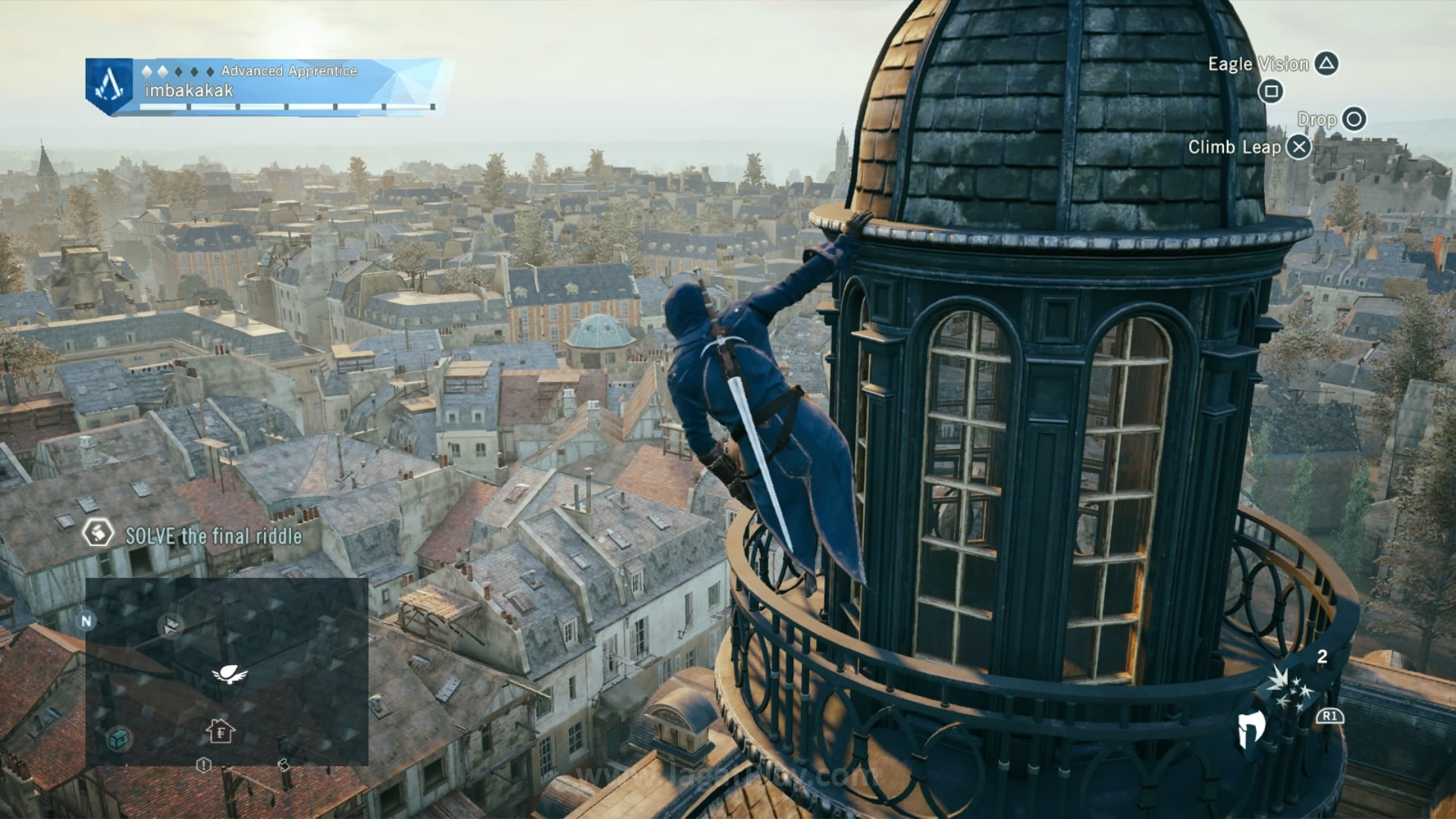Click the café house icon with F on minimap
Viewport: 1456px width, 819px height.
click(x=220, y=731)
